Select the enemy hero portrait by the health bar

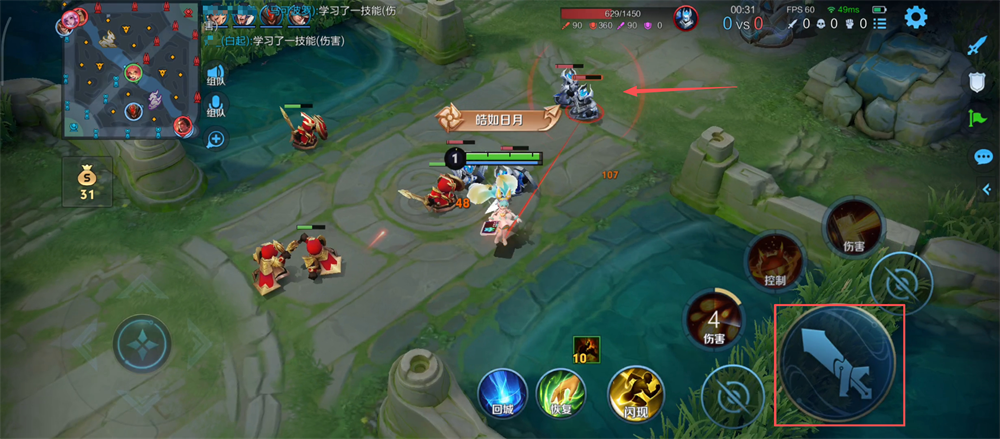click(x=684, y=17)
